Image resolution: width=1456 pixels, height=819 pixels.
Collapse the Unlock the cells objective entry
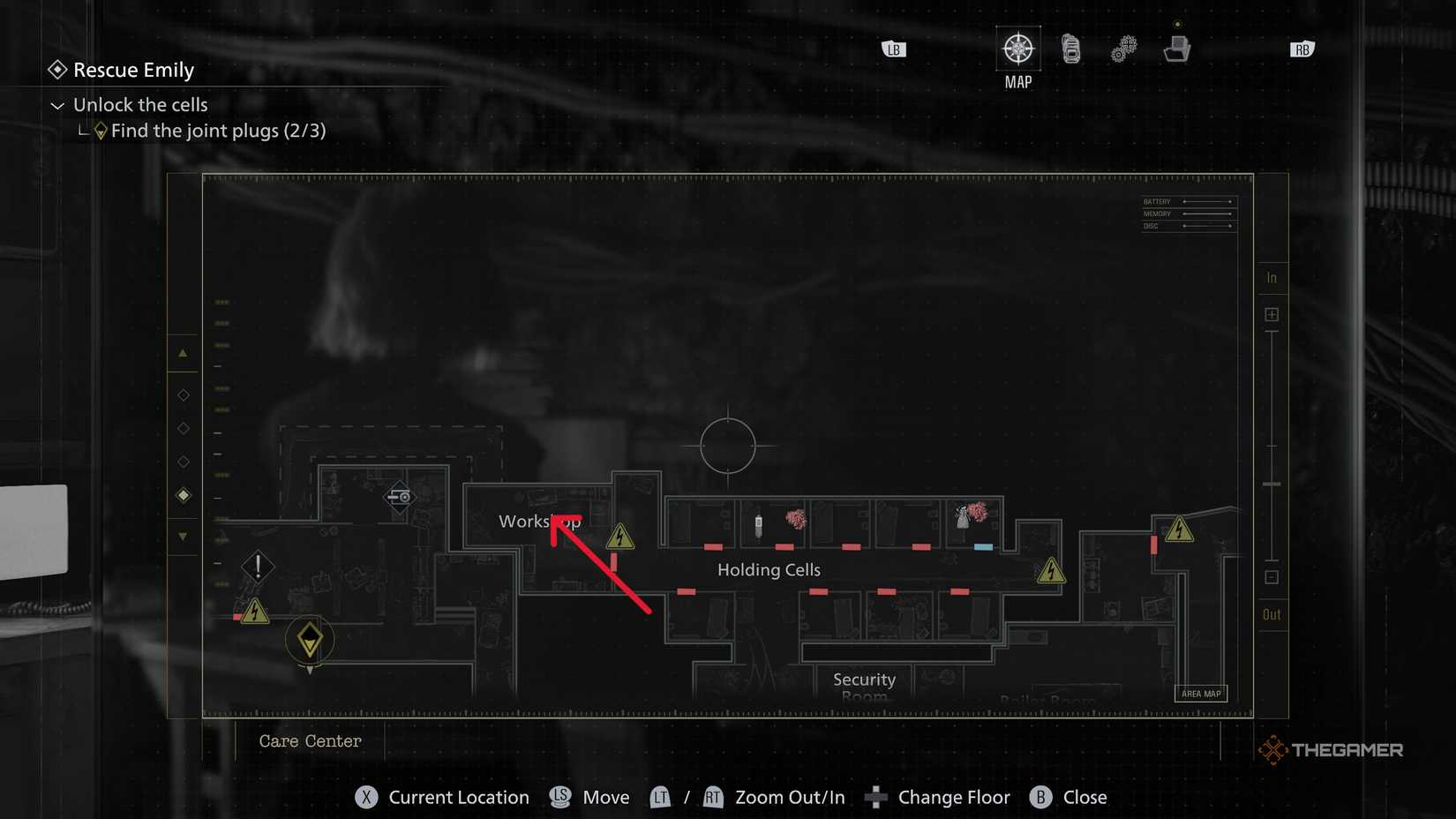coord(57,105)
